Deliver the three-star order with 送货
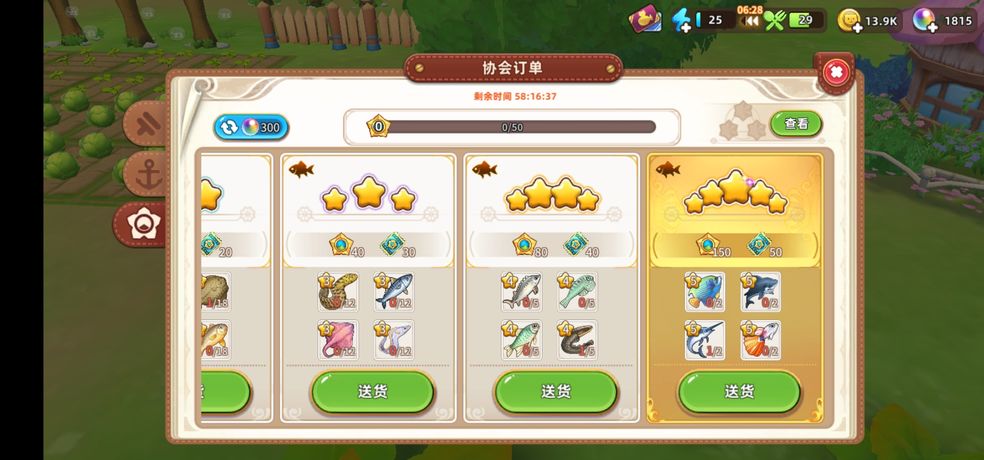The image size is (984, 460). pyautogui.click(x=372, y=391)
